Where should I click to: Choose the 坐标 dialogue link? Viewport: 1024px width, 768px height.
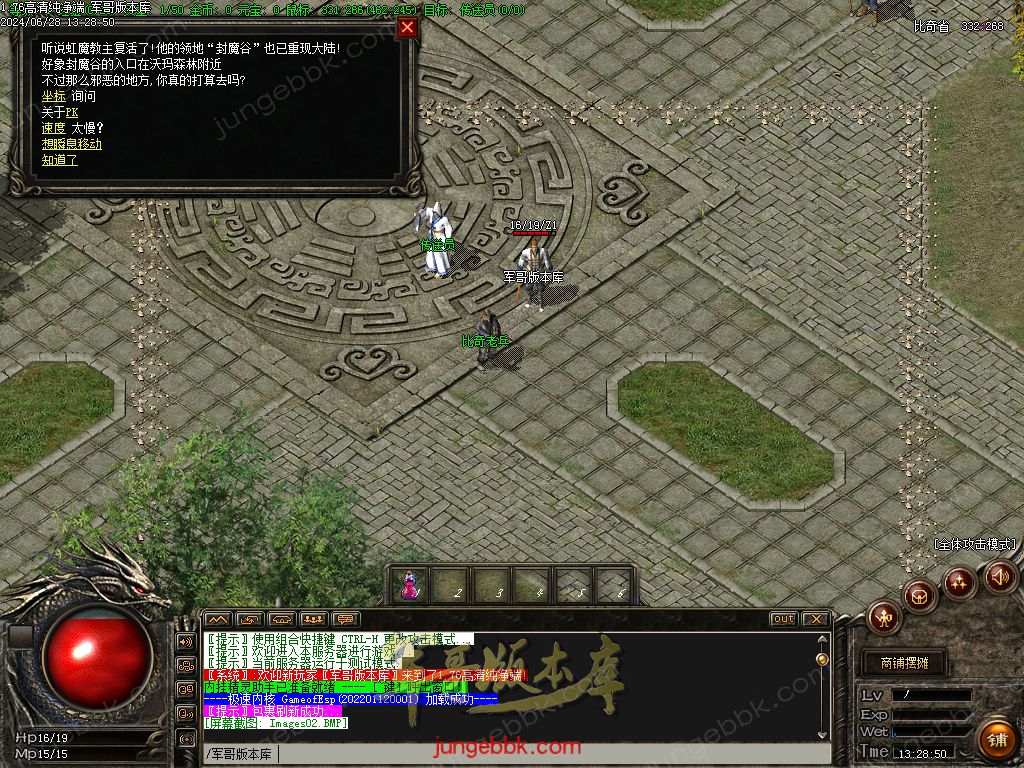[53, 96]
